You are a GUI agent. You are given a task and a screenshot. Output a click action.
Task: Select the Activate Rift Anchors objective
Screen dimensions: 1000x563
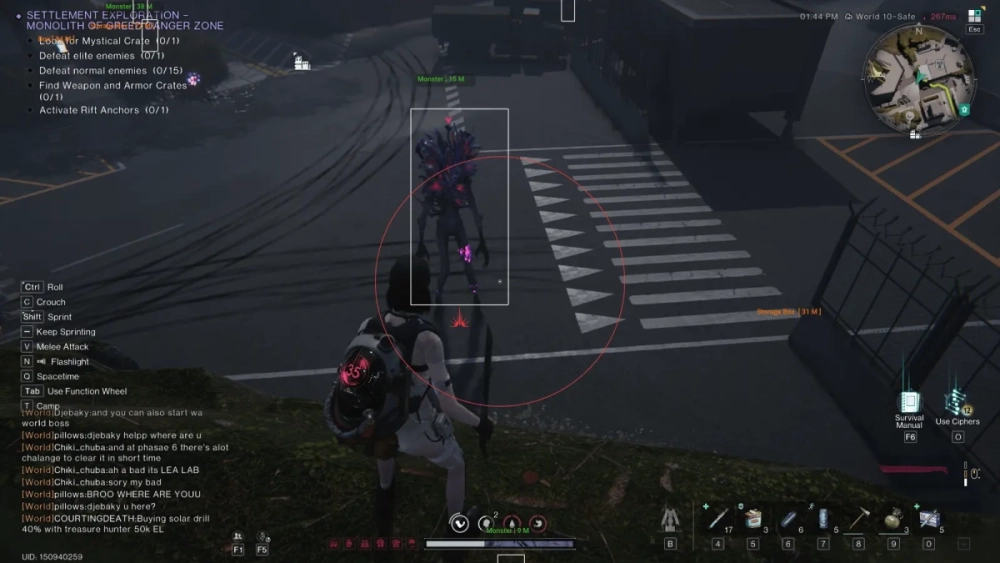(103, 110)
